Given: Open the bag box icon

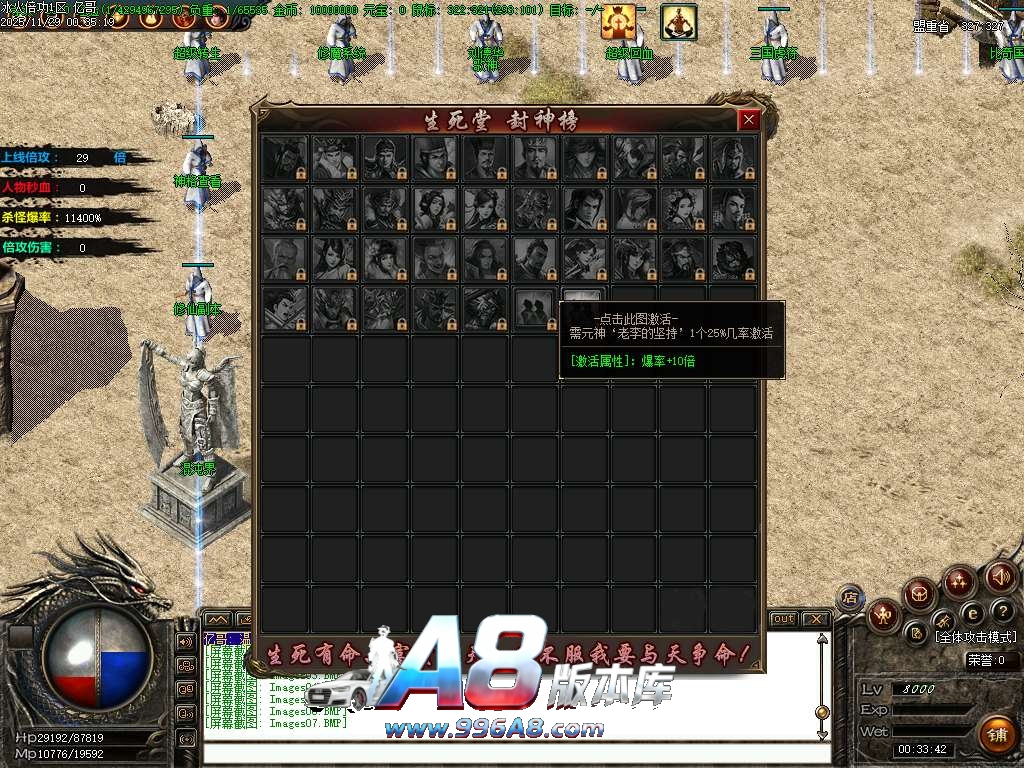Looking at the screenshot, I should pyautogui.click(x=920, y=596).
